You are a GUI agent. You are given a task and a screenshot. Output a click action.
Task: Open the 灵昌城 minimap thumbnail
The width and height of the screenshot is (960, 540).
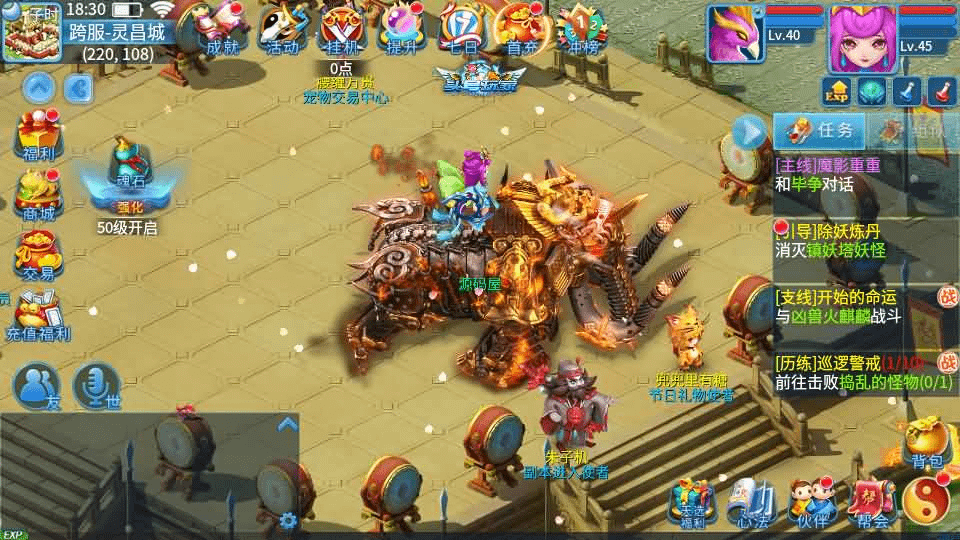pos(32,32)
